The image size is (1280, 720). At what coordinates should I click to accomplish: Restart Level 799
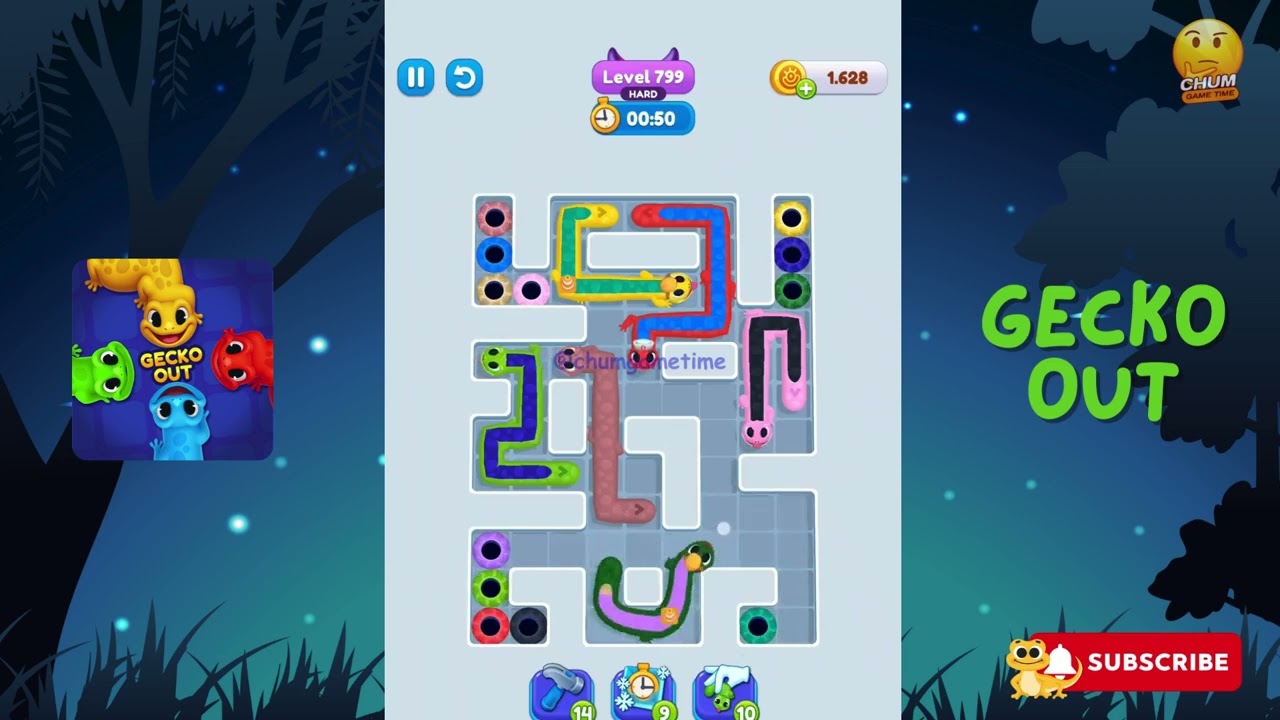pyautogui.click(x=464, y=78)
